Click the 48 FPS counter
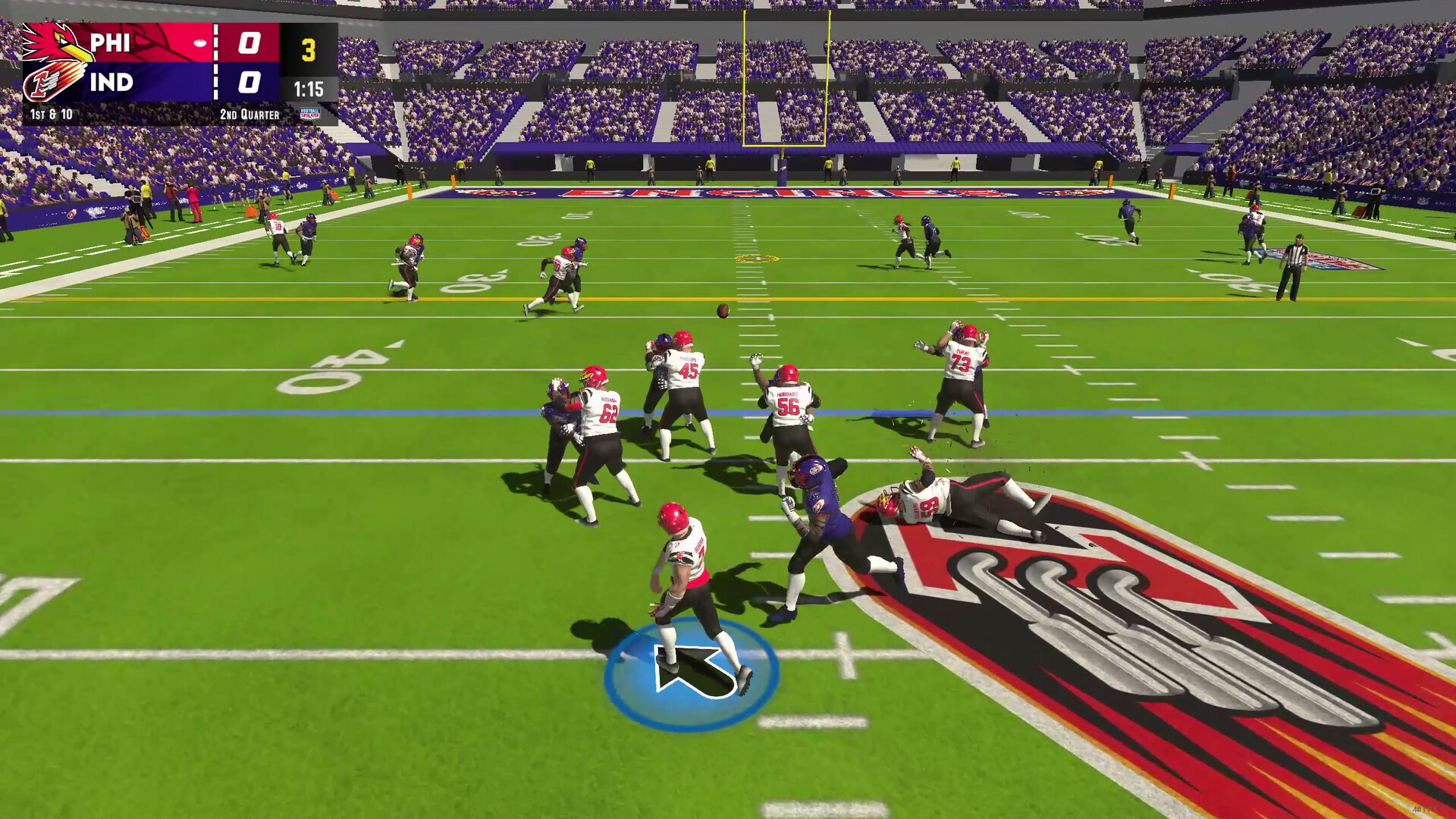This screenshot has width=1456, height=819. coord(1425,810)
